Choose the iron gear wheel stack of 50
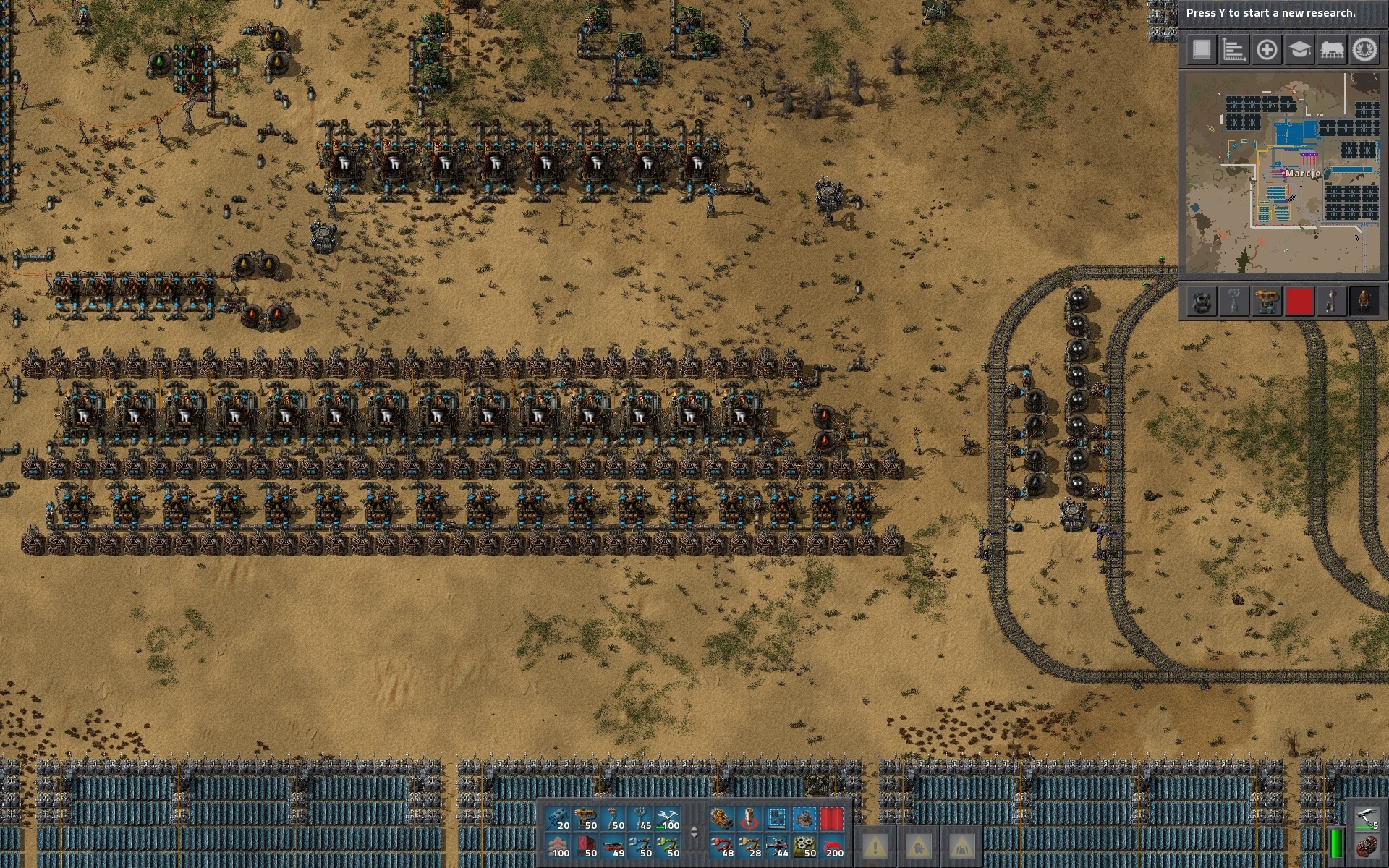 [804, 846]
